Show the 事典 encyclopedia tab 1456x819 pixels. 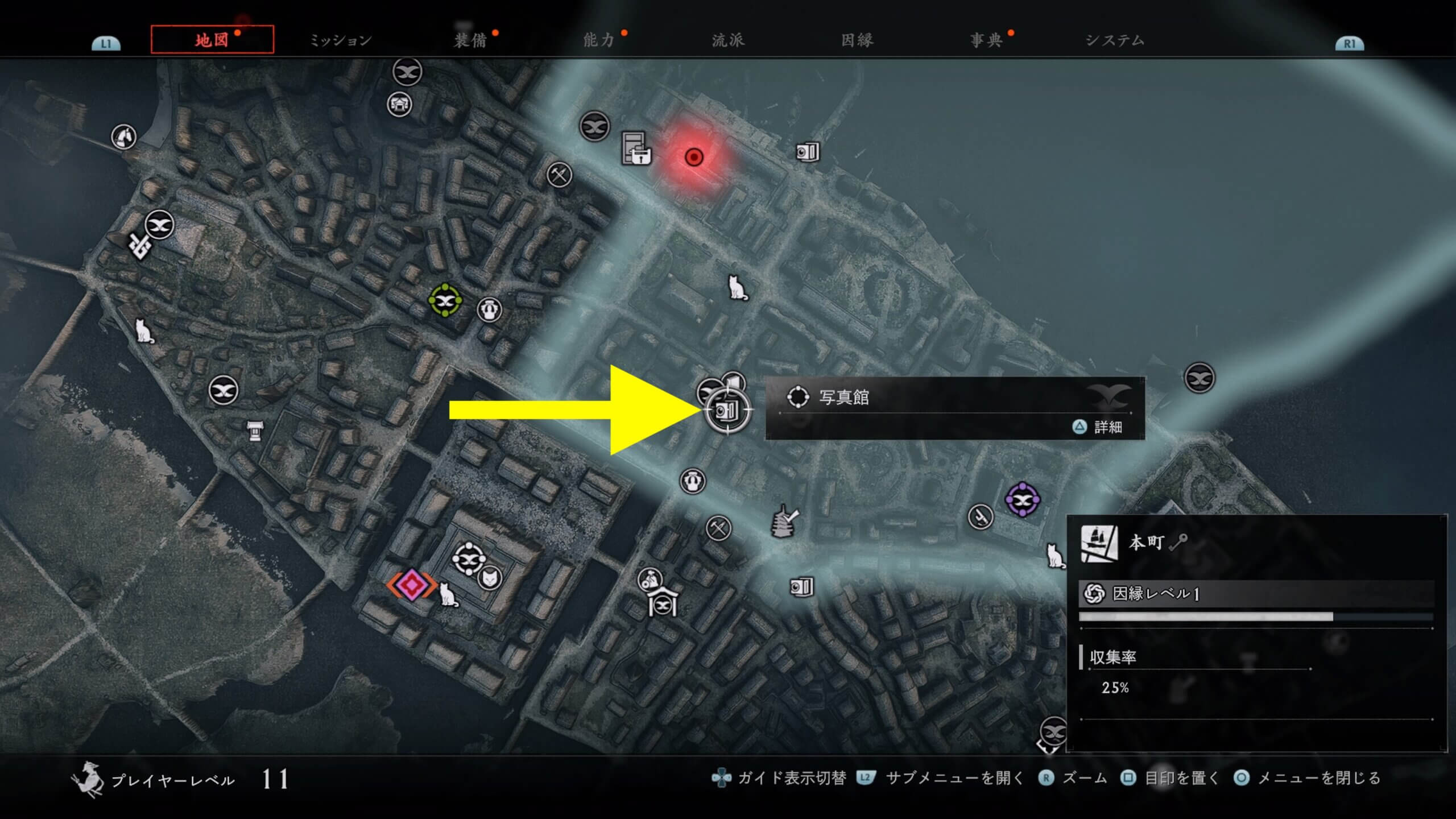tap(986, 40)
